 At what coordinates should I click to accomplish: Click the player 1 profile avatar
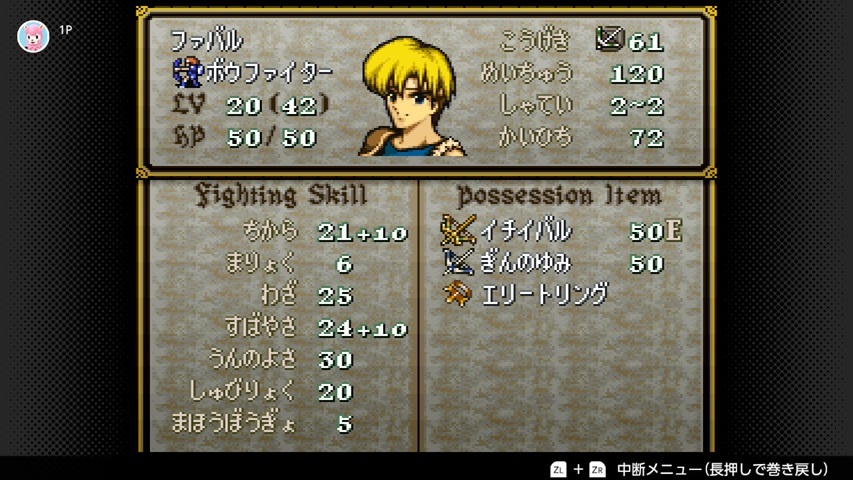click(33, 36)
